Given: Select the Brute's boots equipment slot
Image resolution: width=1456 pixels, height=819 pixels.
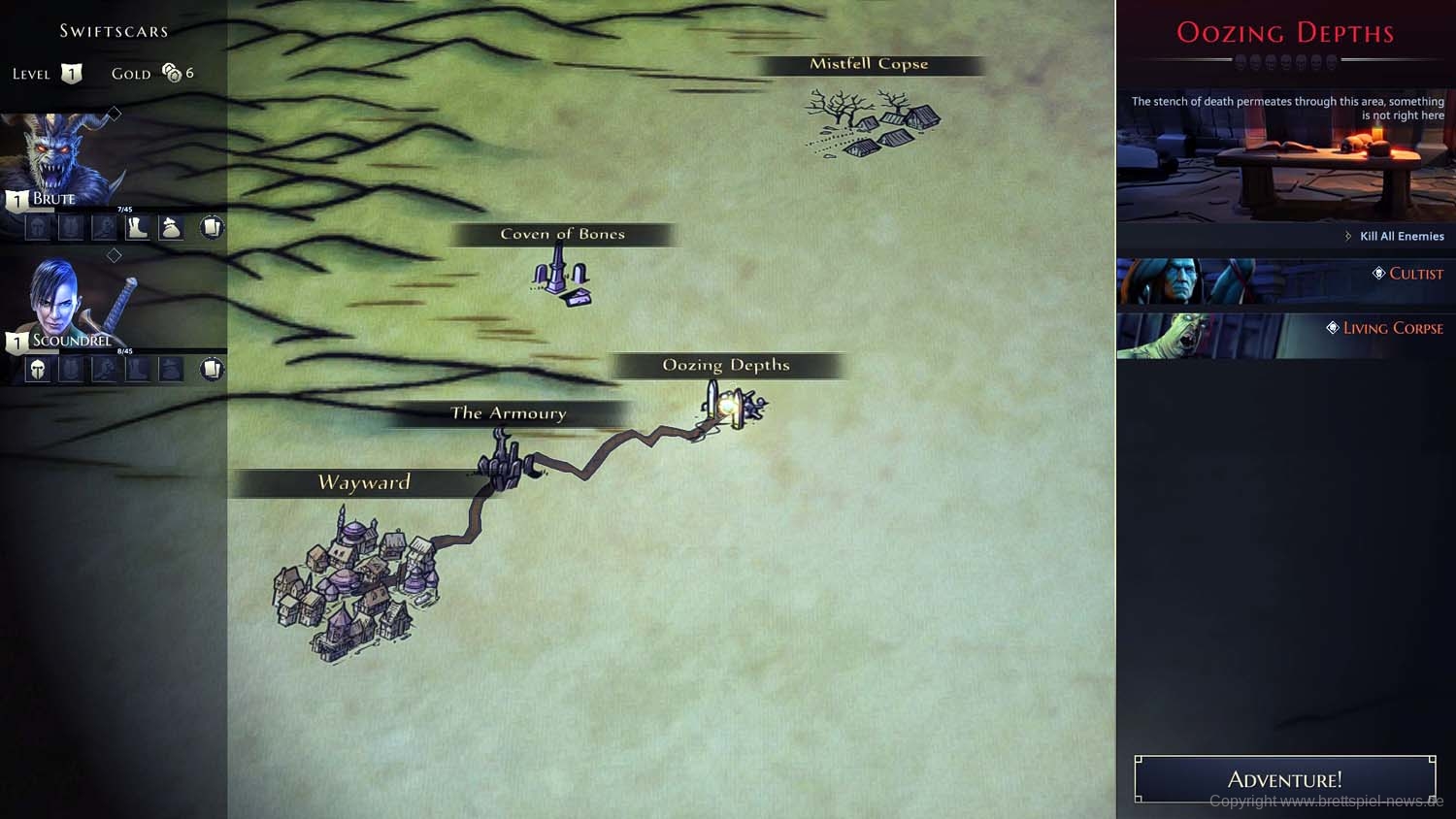Looking at the screenshot, I should 137,227.
